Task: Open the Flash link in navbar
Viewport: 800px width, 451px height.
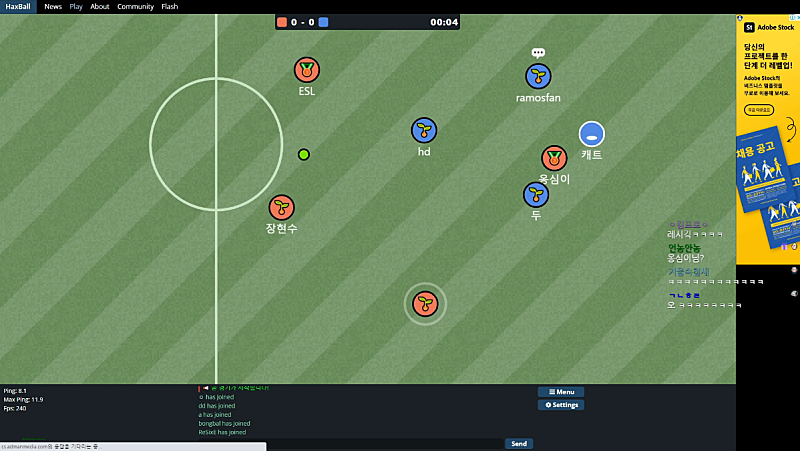Action: point(170,6)
